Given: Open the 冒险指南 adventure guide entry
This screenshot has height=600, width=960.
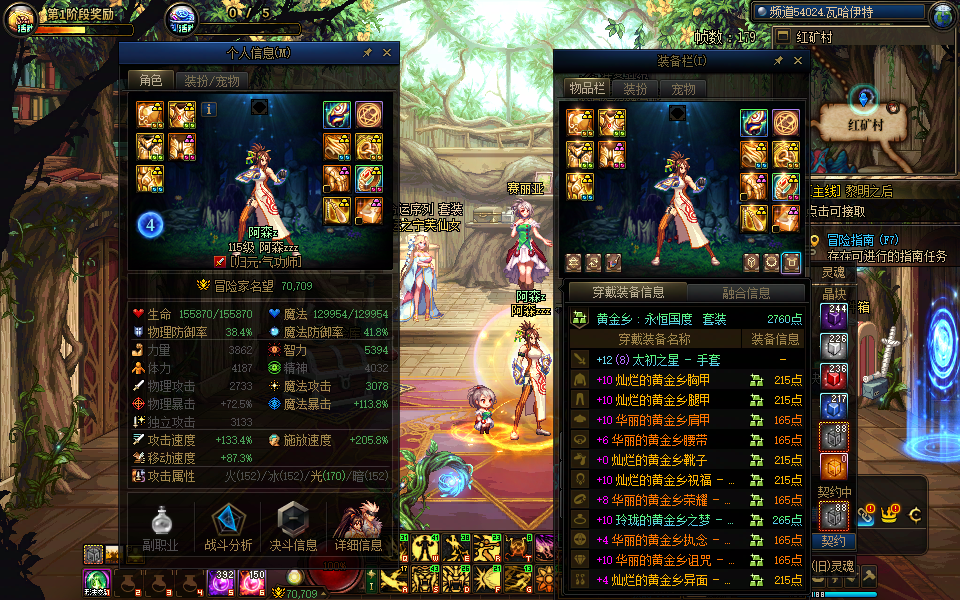Looking at the screenshot, I should (x=858, y=240).
